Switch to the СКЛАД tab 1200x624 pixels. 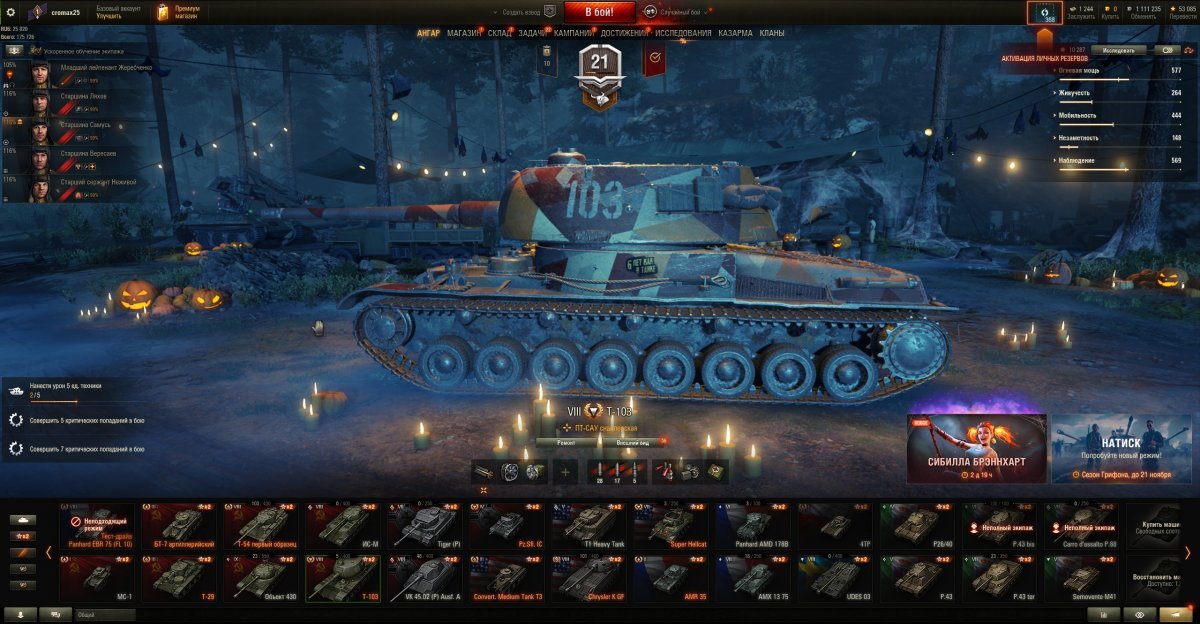click(500, 33)
